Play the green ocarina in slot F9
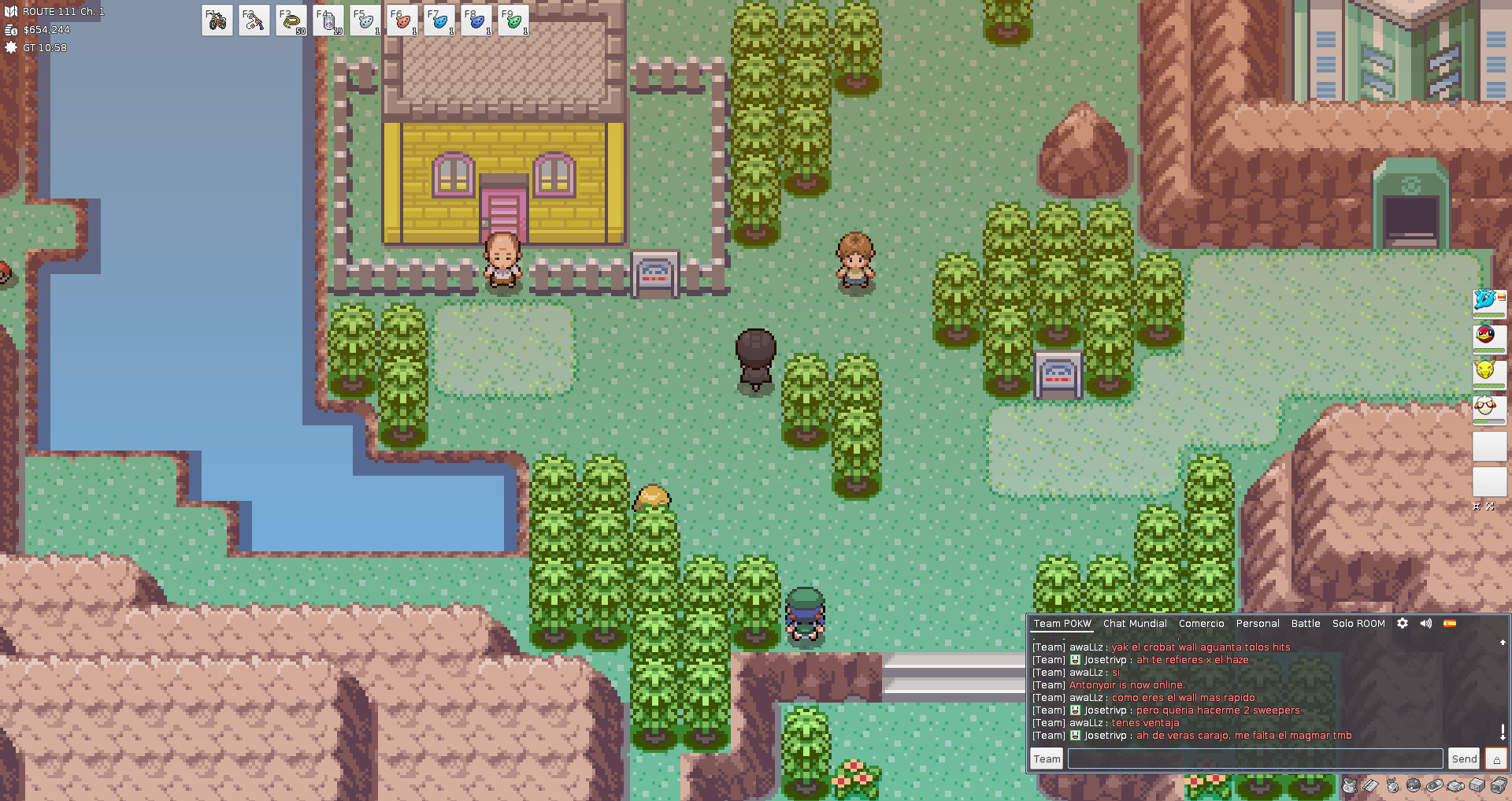1512x801 pixels. tap(513, 21)
